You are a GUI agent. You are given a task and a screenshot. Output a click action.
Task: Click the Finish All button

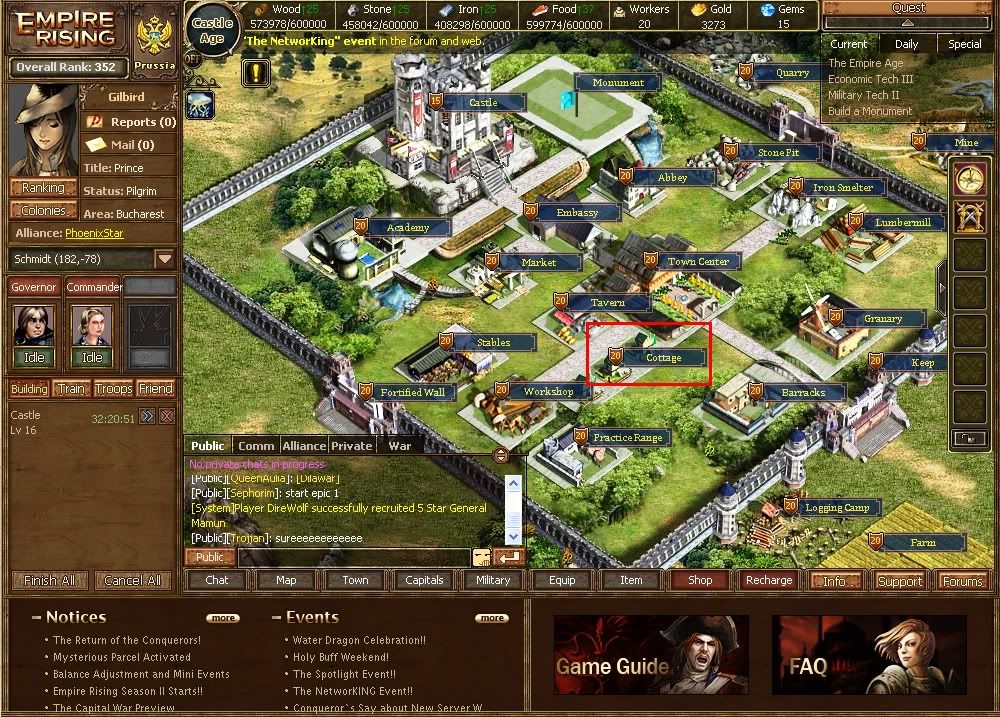point(49,580)
